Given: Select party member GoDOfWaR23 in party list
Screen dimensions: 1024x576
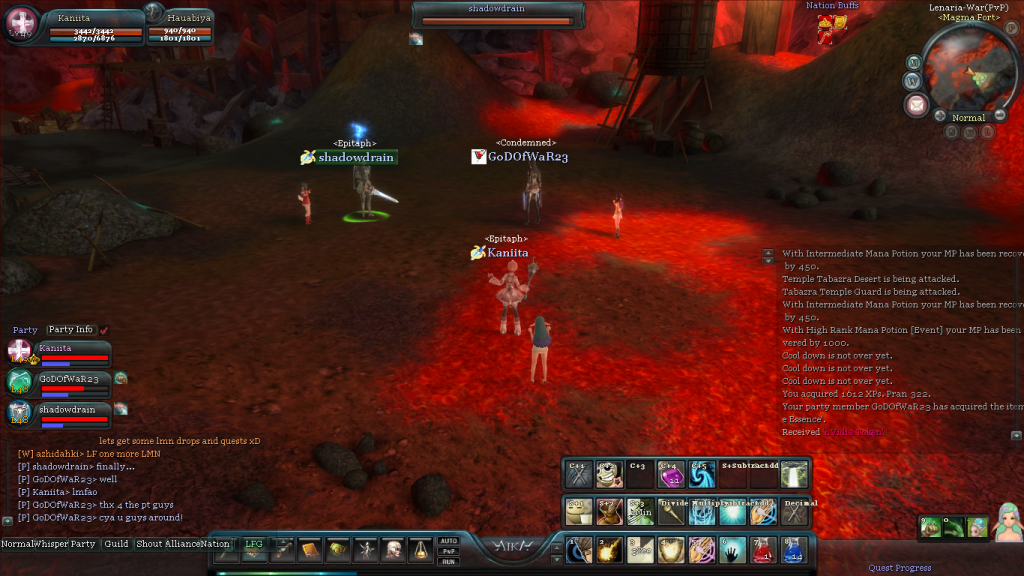Looking at the screenshot, I should [x=68, y=380].
